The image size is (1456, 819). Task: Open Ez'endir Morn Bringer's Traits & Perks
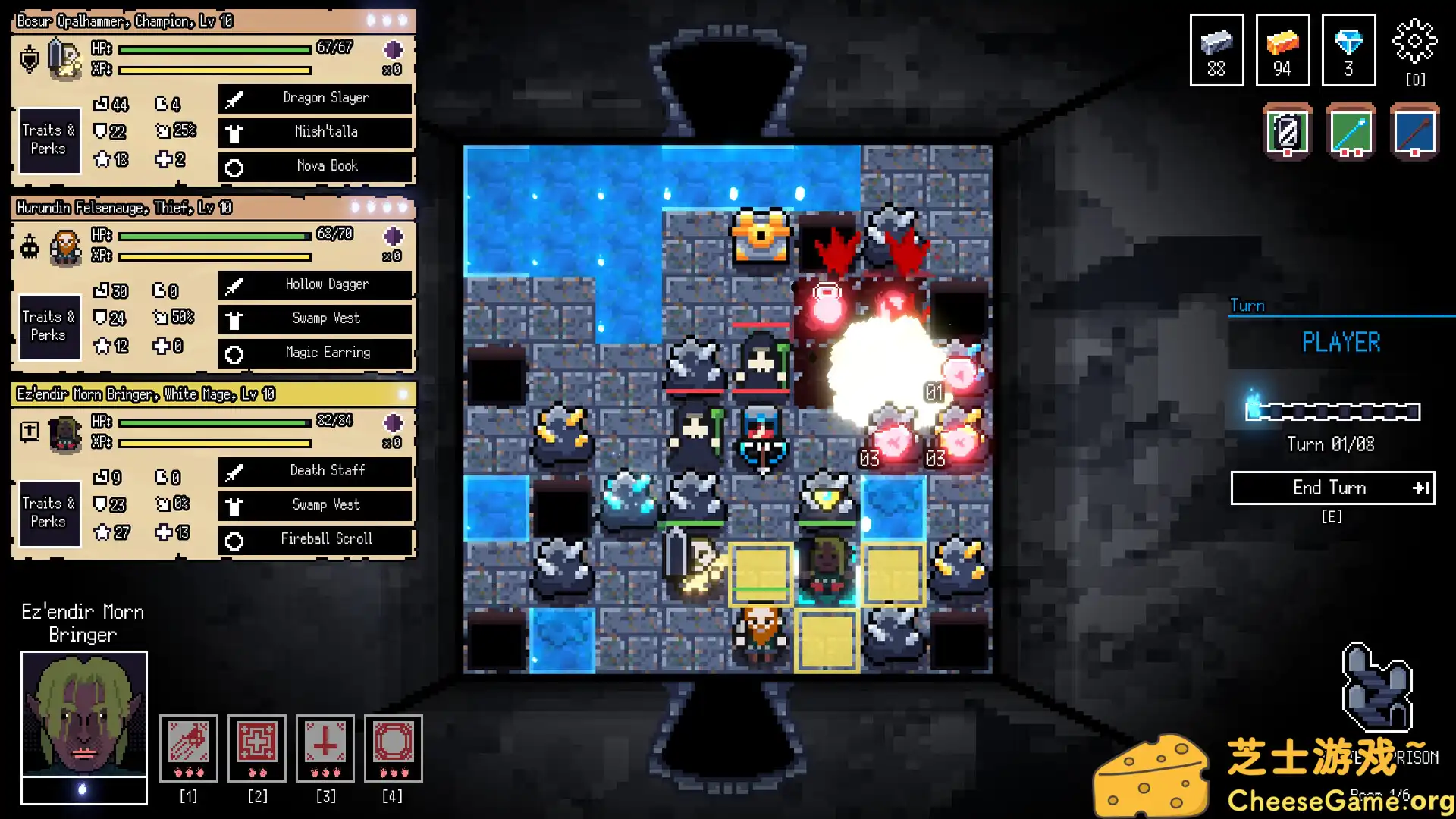click(x=49, y=513)
